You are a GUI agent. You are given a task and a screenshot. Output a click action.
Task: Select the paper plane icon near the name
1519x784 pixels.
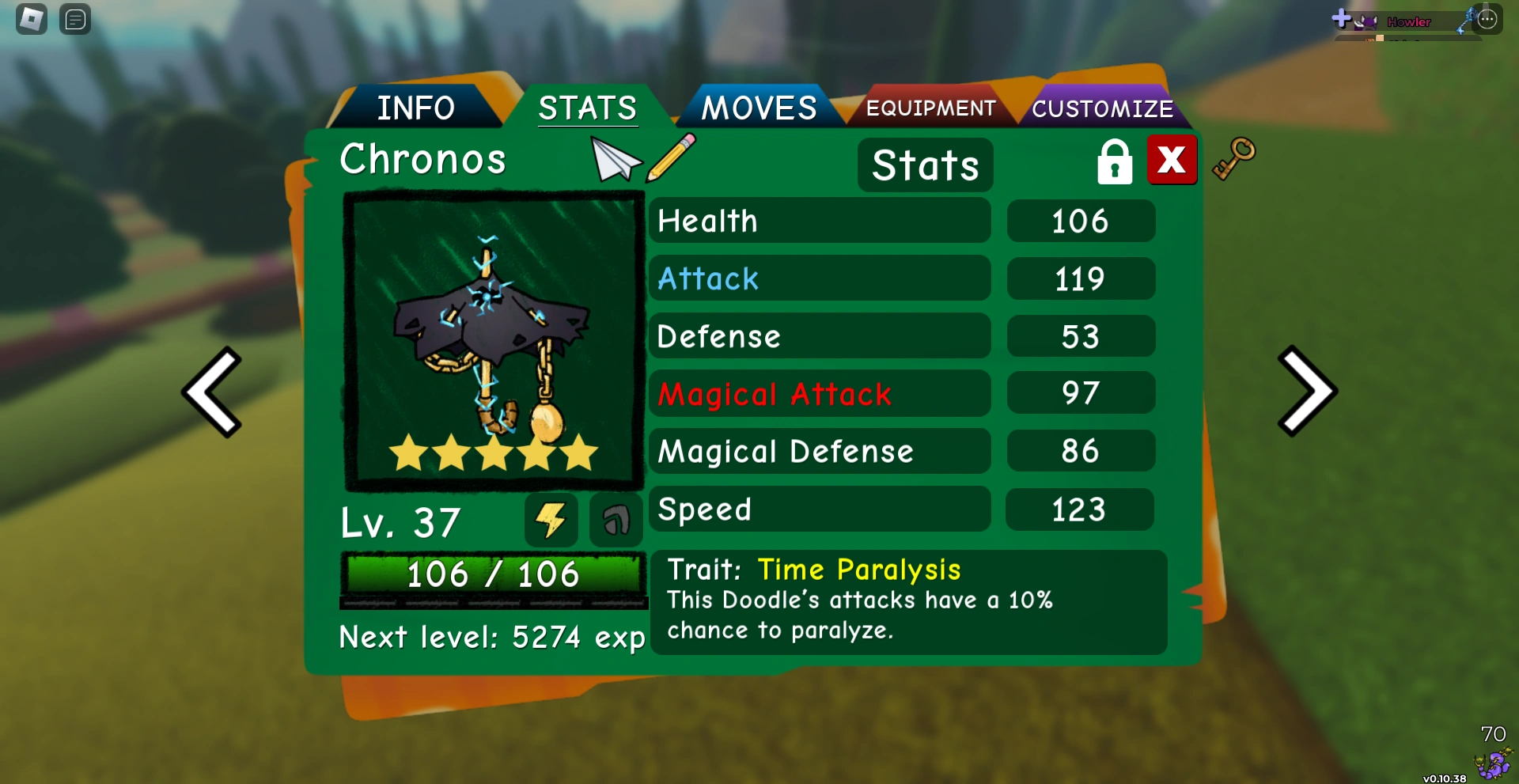tap(616, 158)
